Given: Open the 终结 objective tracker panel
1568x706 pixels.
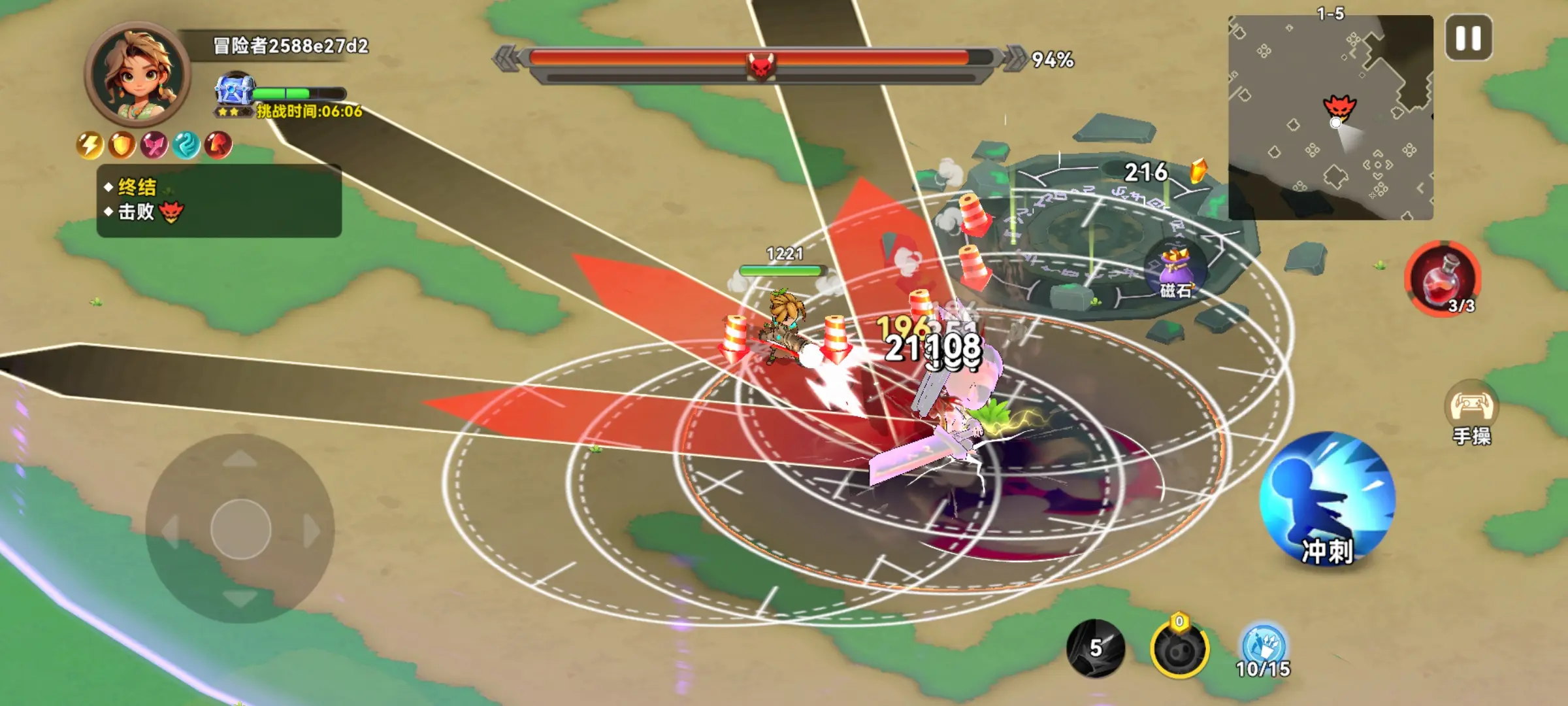Looking at the screenshot, I should [219, 200].
